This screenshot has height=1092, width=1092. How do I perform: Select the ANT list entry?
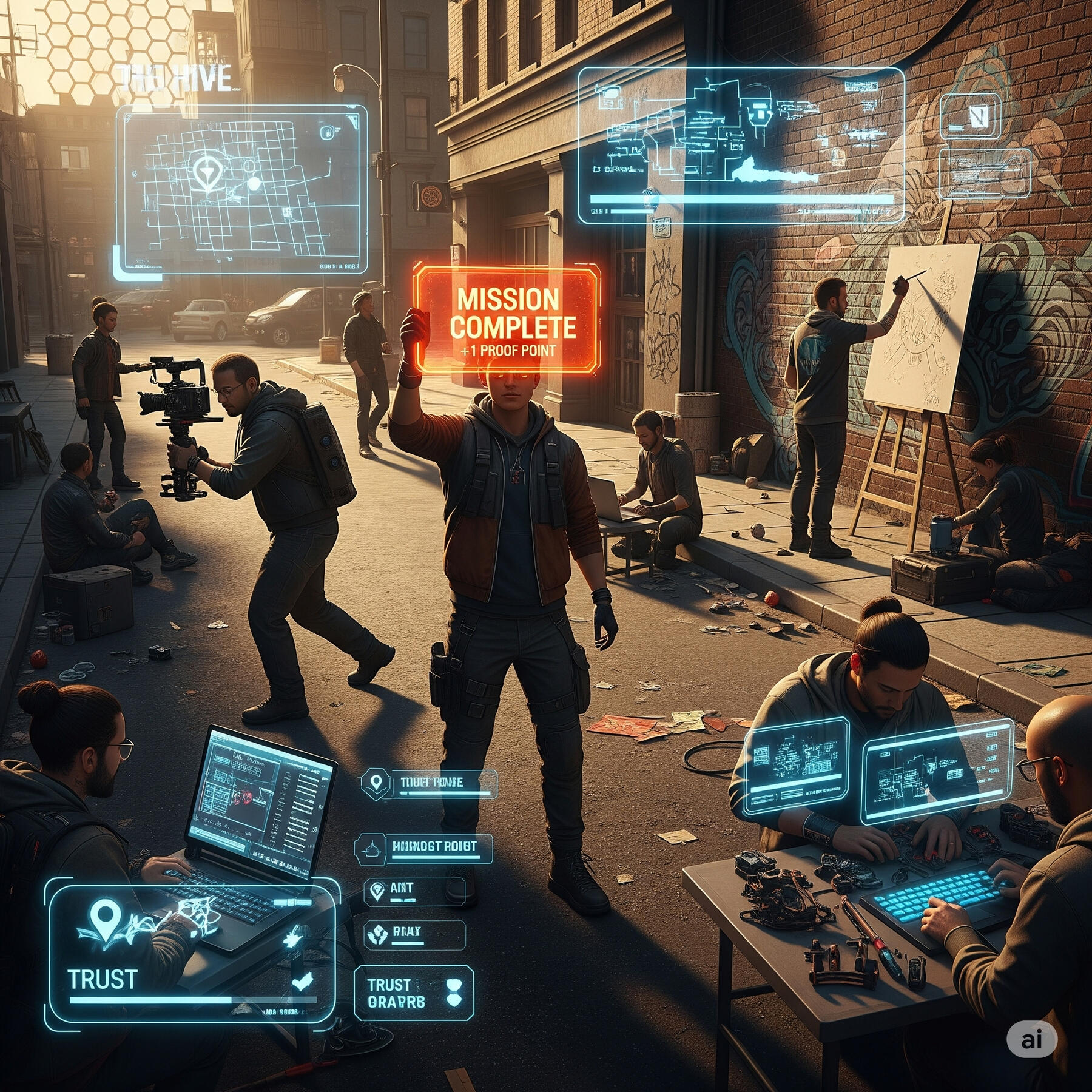414,891
